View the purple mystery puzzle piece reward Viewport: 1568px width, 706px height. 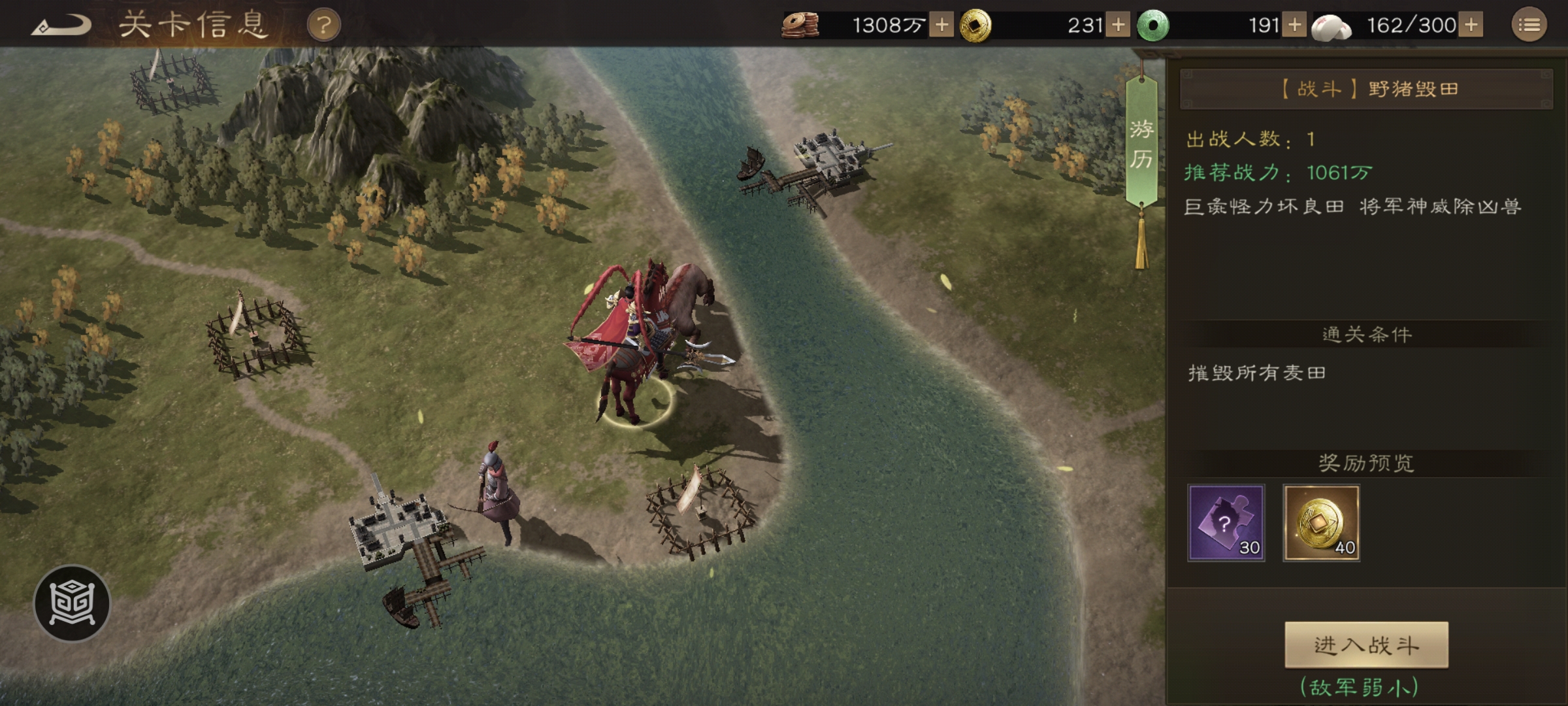click(x=1226, y=523)
